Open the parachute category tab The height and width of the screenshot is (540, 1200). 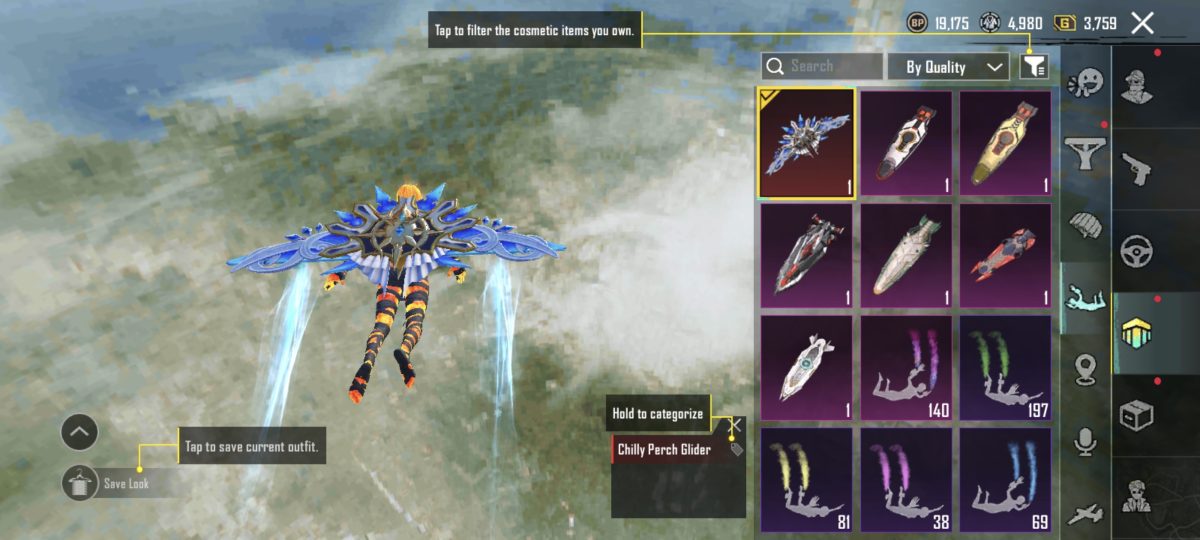coord(1087,227)
